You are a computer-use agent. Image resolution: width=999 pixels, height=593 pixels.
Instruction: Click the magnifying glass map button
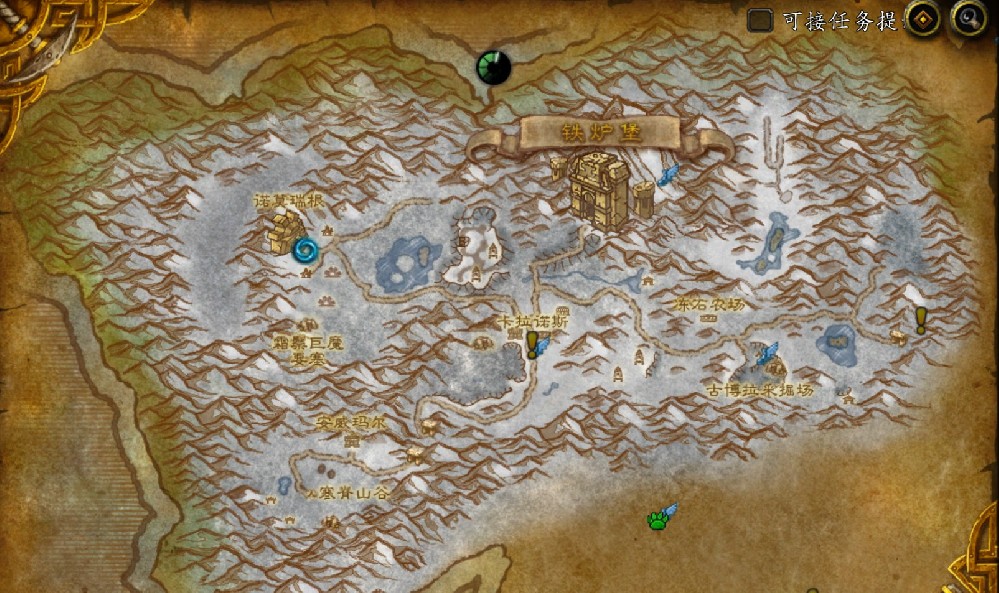(968, 18)
